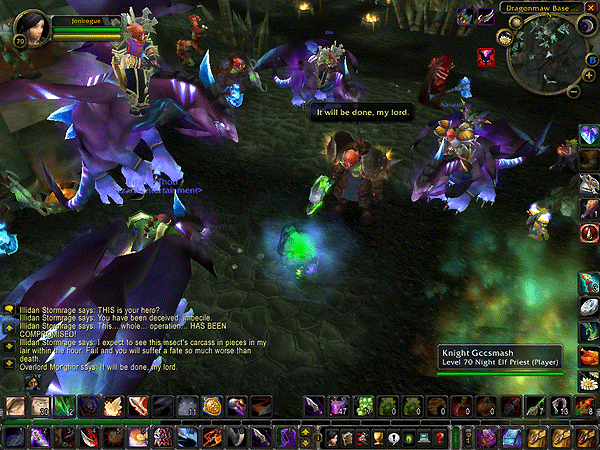The height and width of the screenshot is (450, 600).
Task: Open the character info micro button
Action: click(x=330, y=438)
